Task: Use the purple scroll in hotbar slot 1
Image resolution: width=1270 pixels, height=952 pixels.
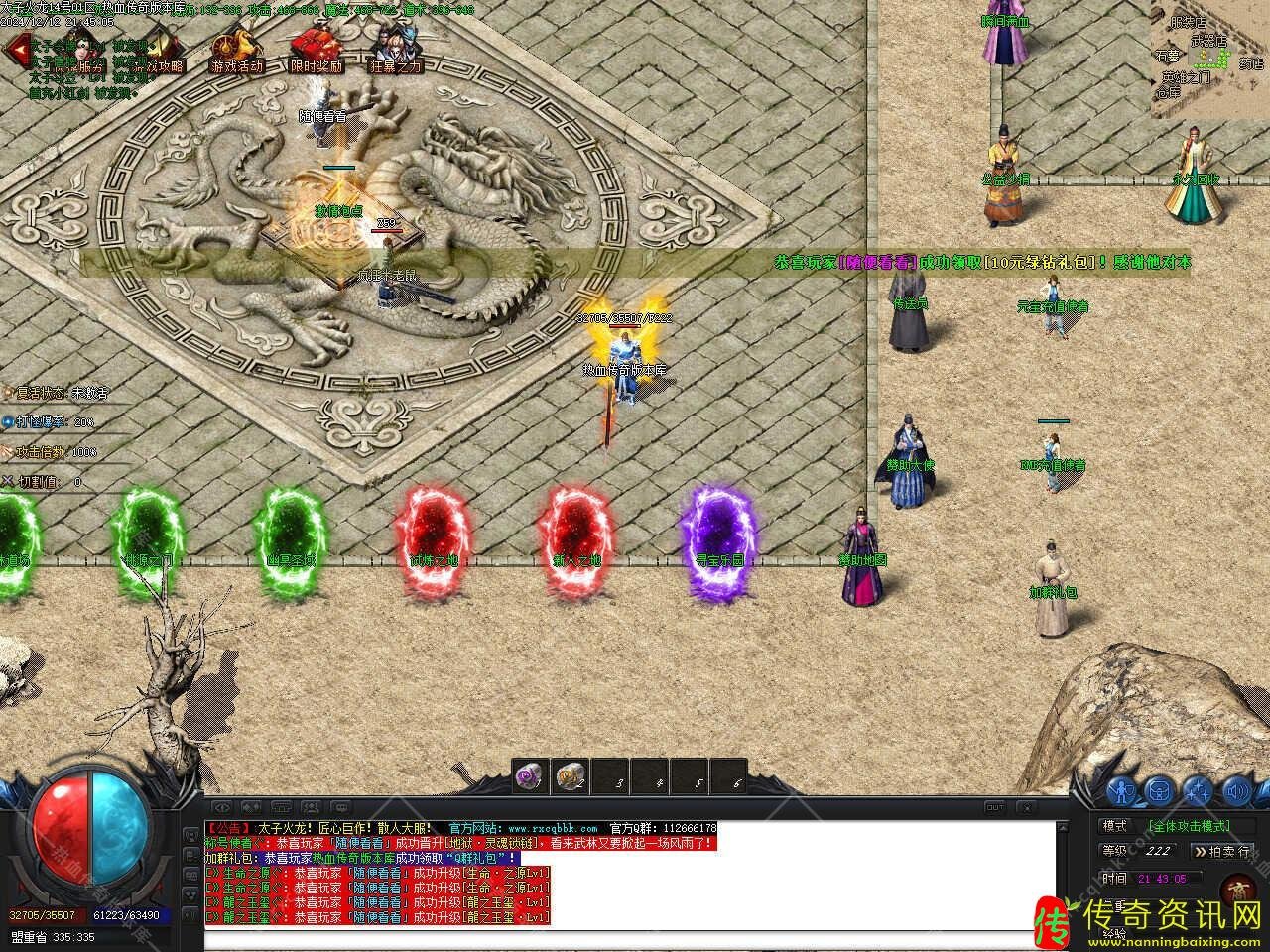Action: [x=530, y=776]
